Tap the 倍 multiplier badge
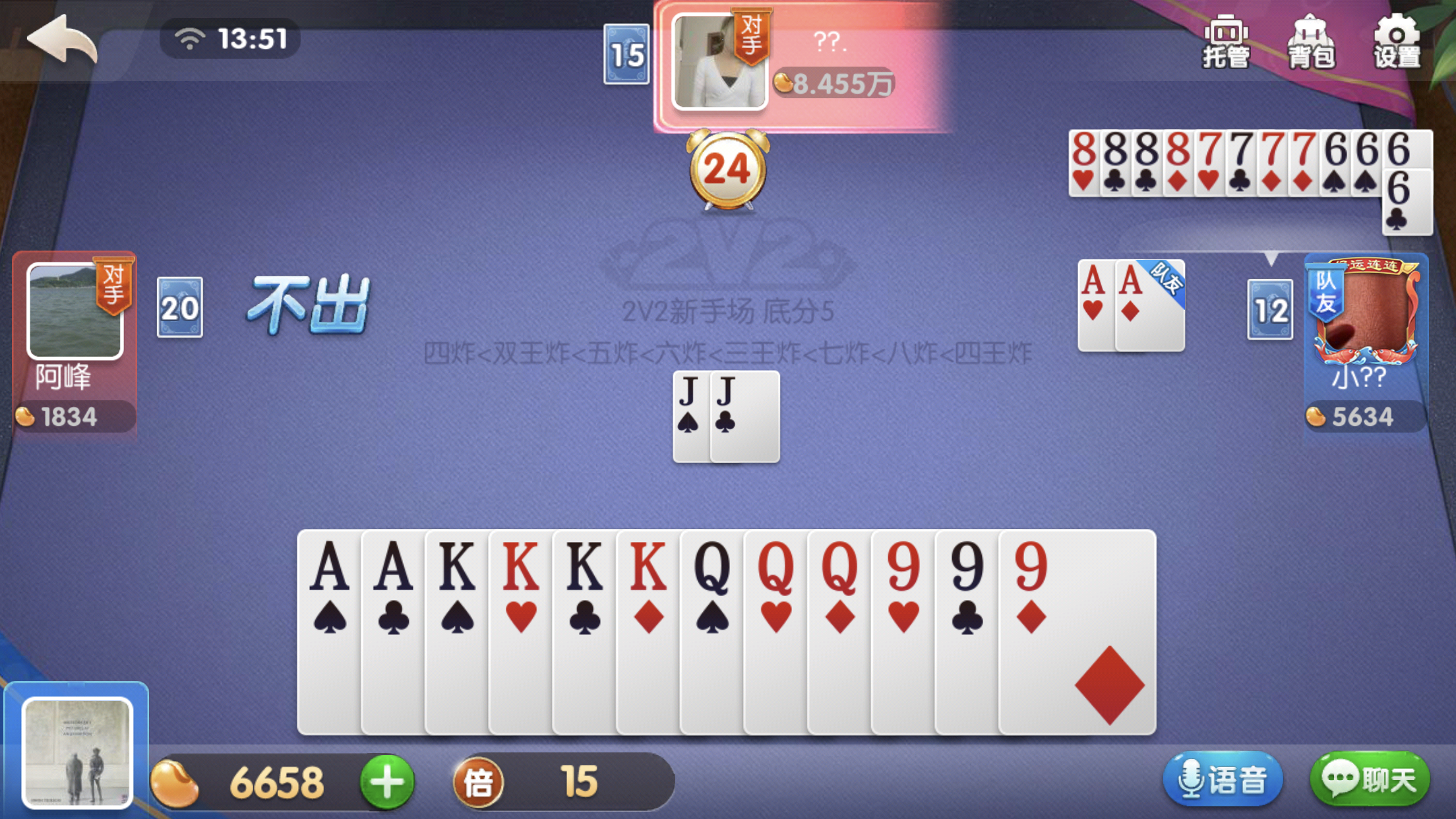Screen dimensions: 1456x819 click(x=479, y=782)
